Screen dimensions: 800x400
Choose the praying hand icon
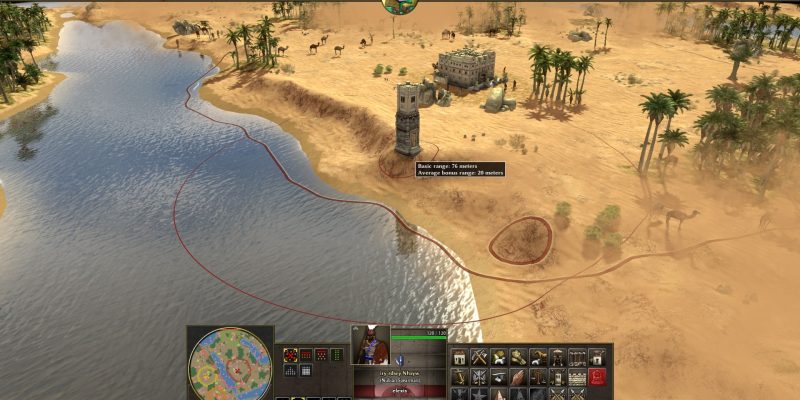(x=517, y=377)
